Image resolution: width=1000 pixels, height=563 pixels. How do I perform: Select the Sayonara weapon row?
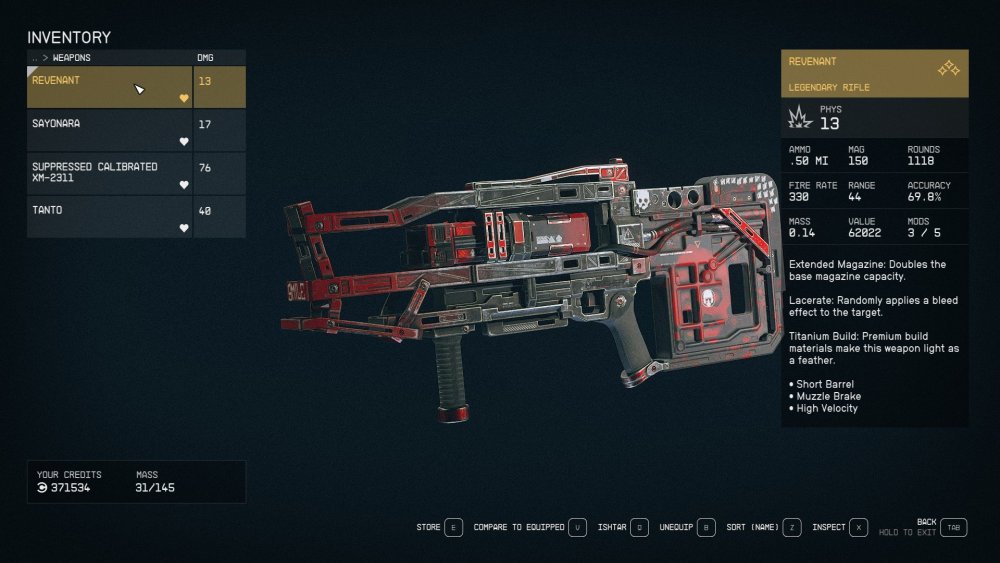coord(108,130)
